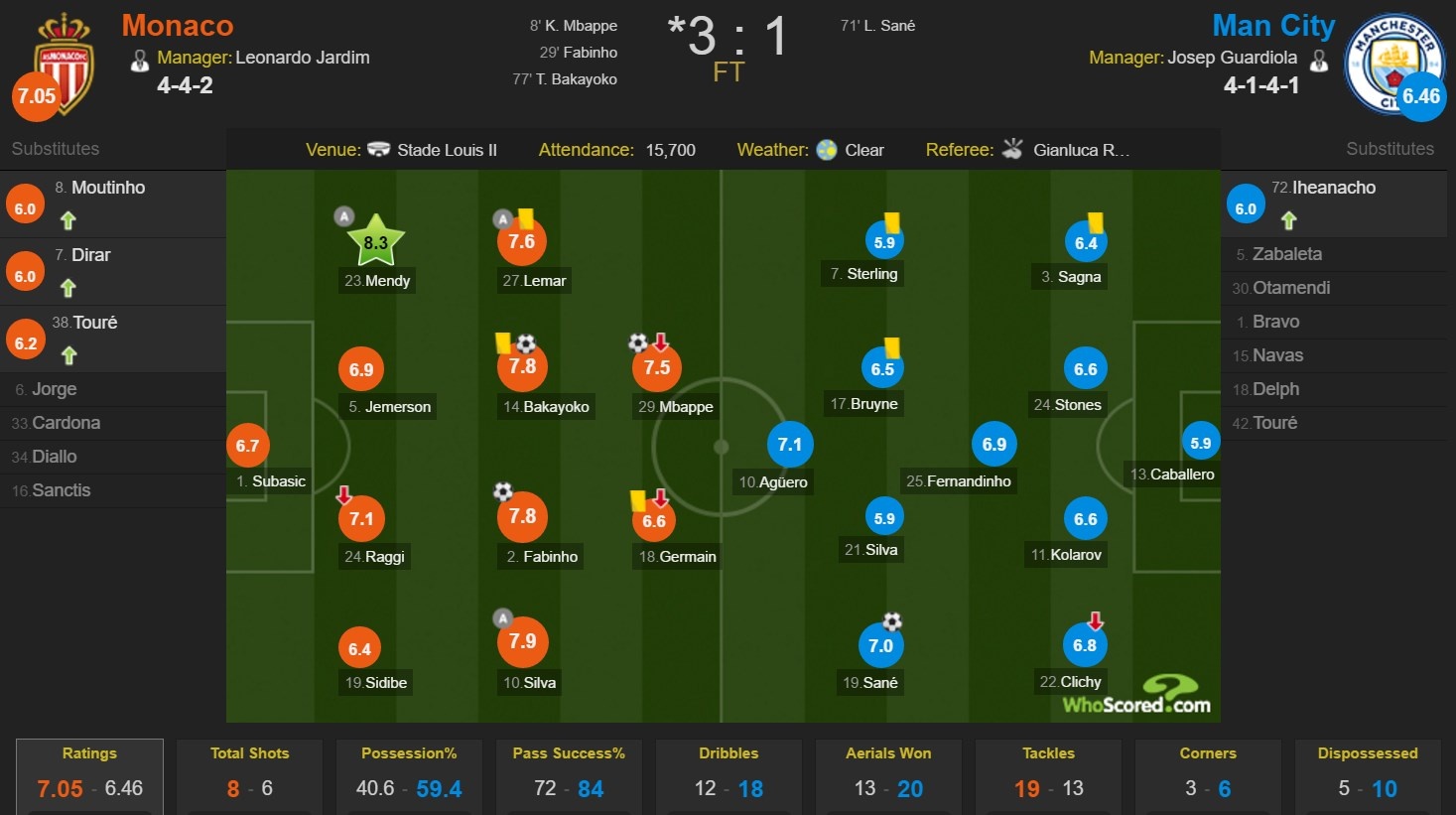Click the stadium icon next to Venue
The width and height of the screenshot is (1456, 815).
pyautogui.click(x=378, y=150)
